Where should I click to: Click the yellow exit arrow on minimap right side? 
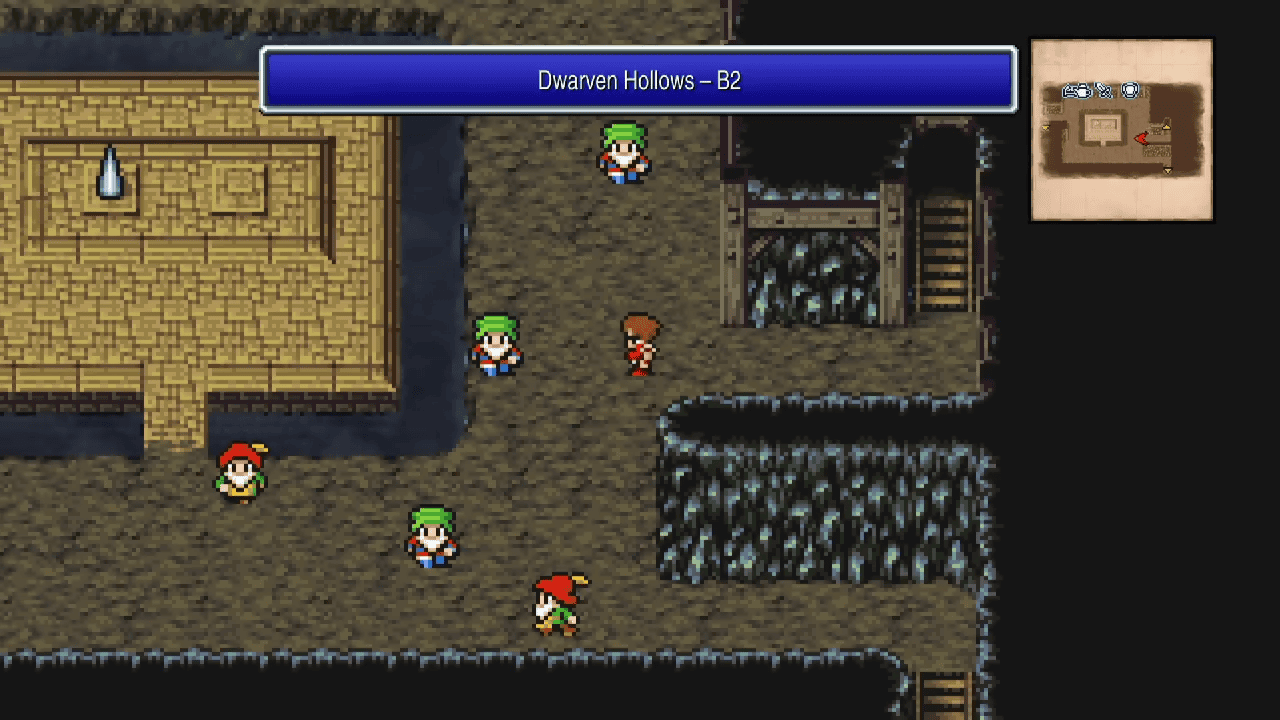[1166, 127]
